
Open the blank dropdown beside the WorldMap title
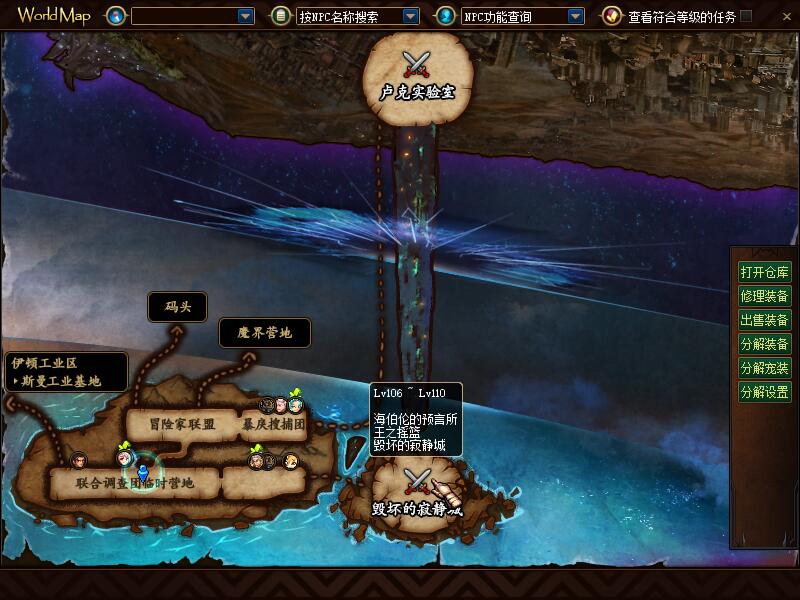(x=246, y=16)
